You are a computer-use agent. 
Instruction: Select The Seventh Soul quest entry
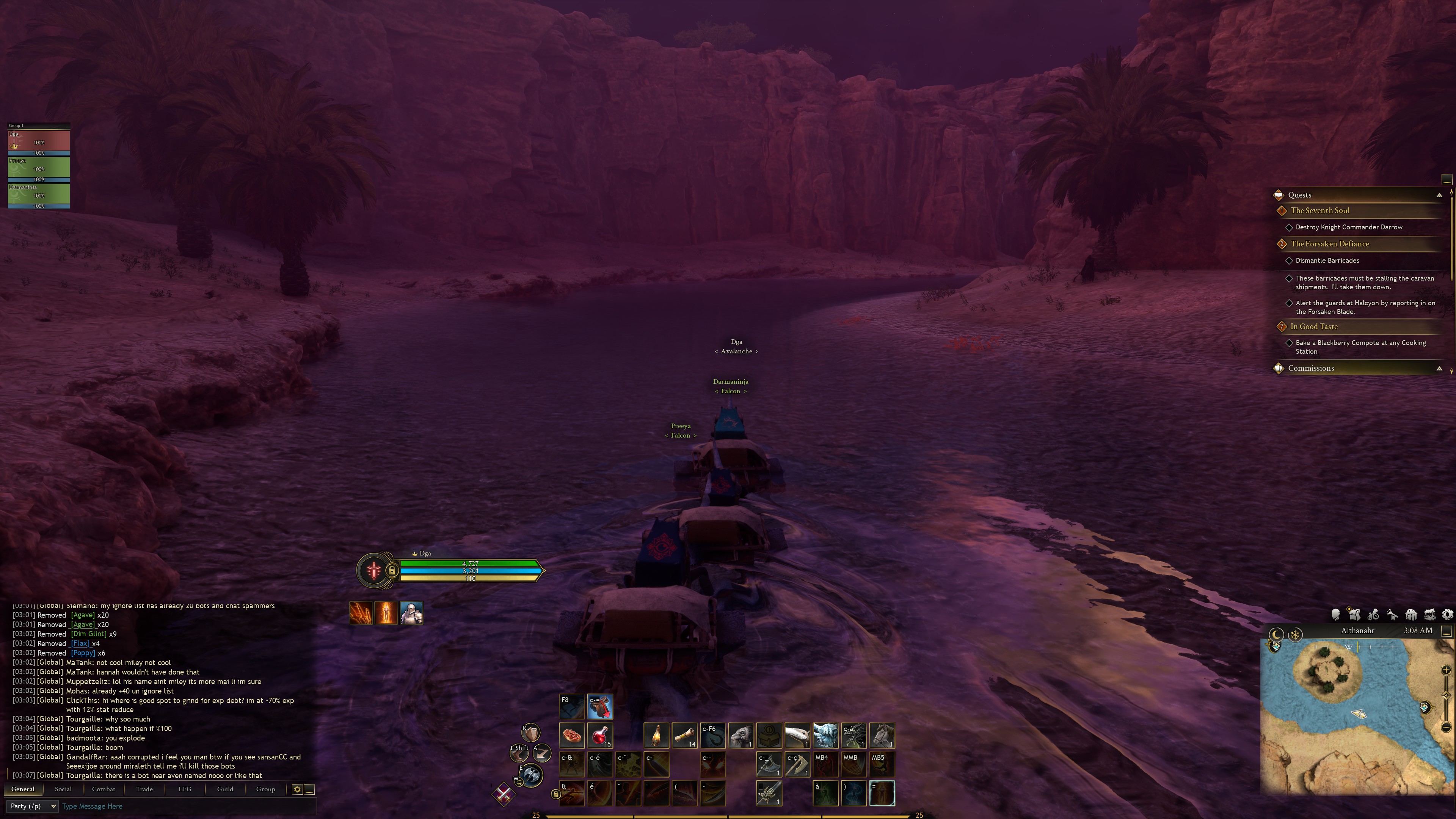pyautogui.click(x=1320, y=210)
